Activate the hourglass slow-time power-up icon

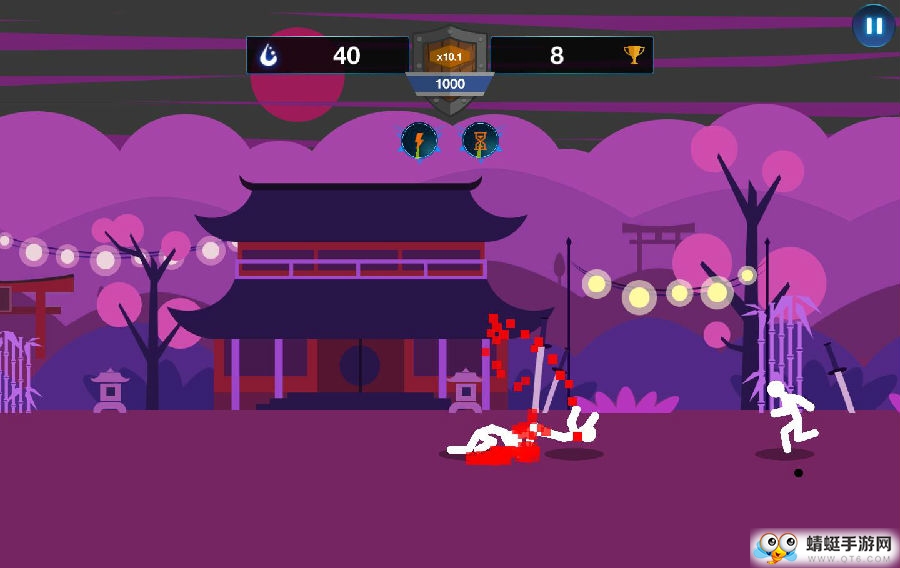480,141
